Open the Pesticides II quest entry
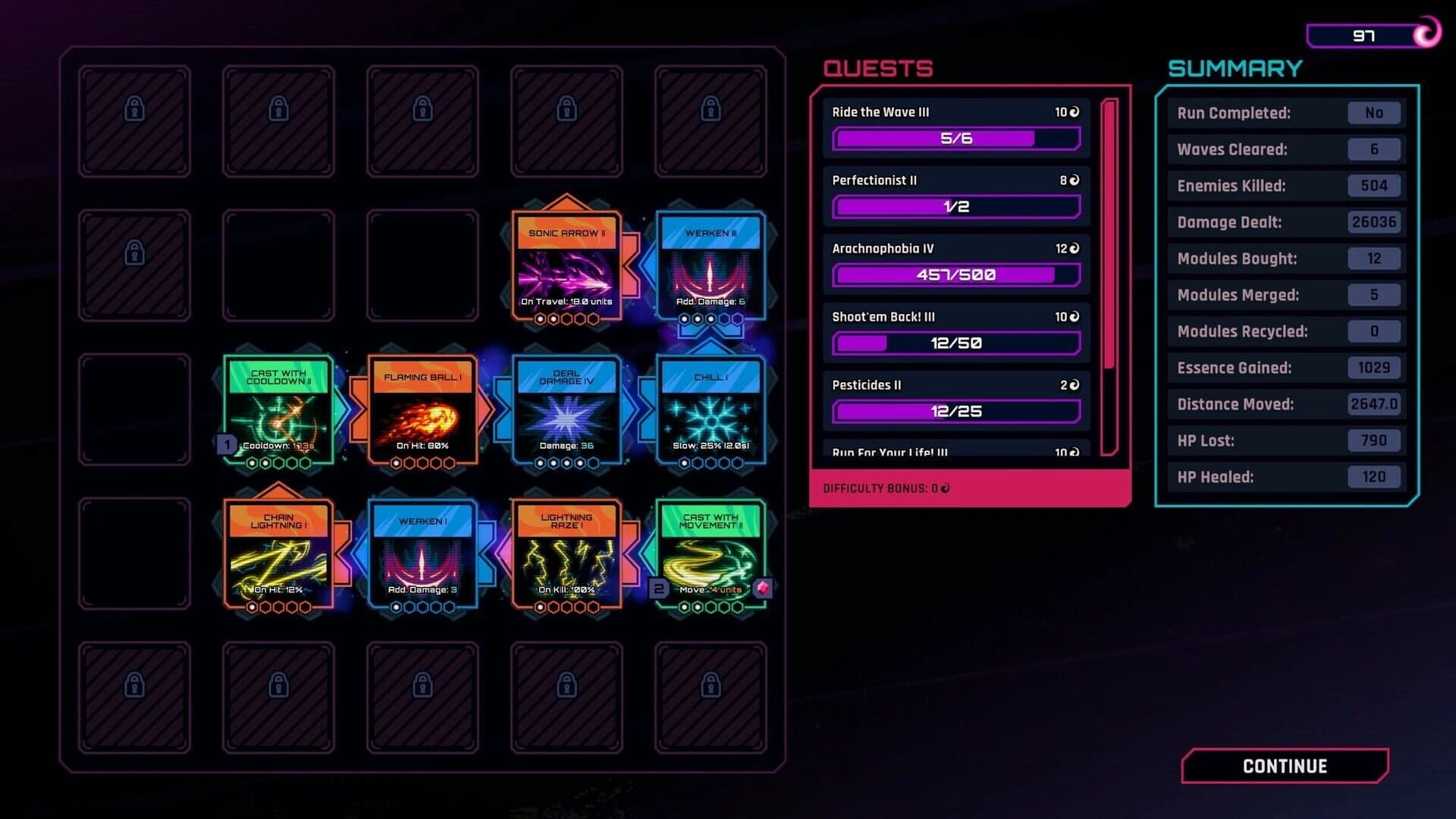 click(955, 398)
